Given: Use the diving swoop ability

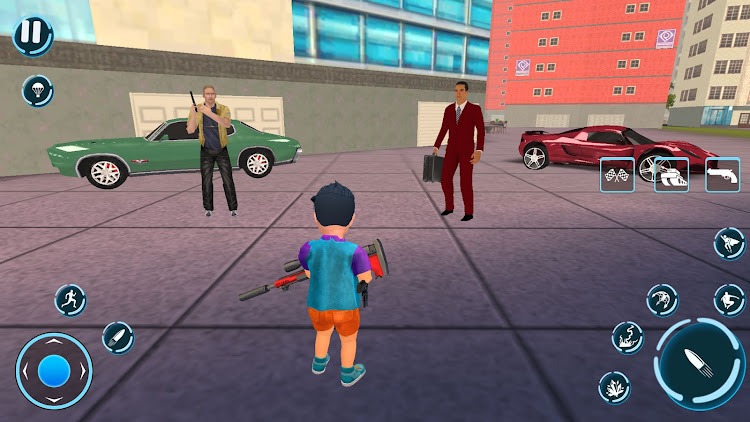Looking at the screenshot, I should click(662, 299).
